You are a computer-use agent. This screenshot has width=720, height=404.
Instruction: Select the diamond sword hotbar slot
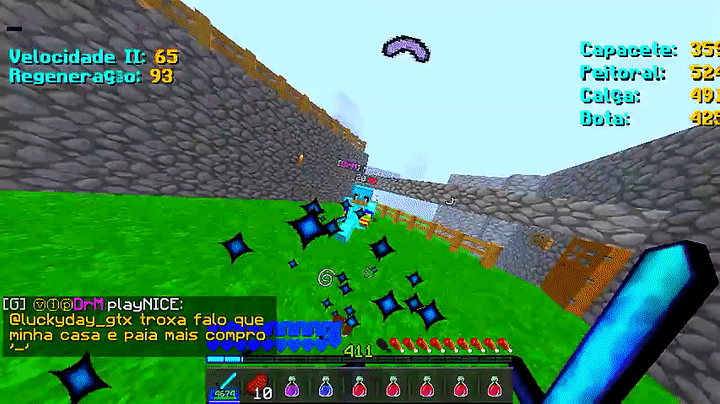224,386
